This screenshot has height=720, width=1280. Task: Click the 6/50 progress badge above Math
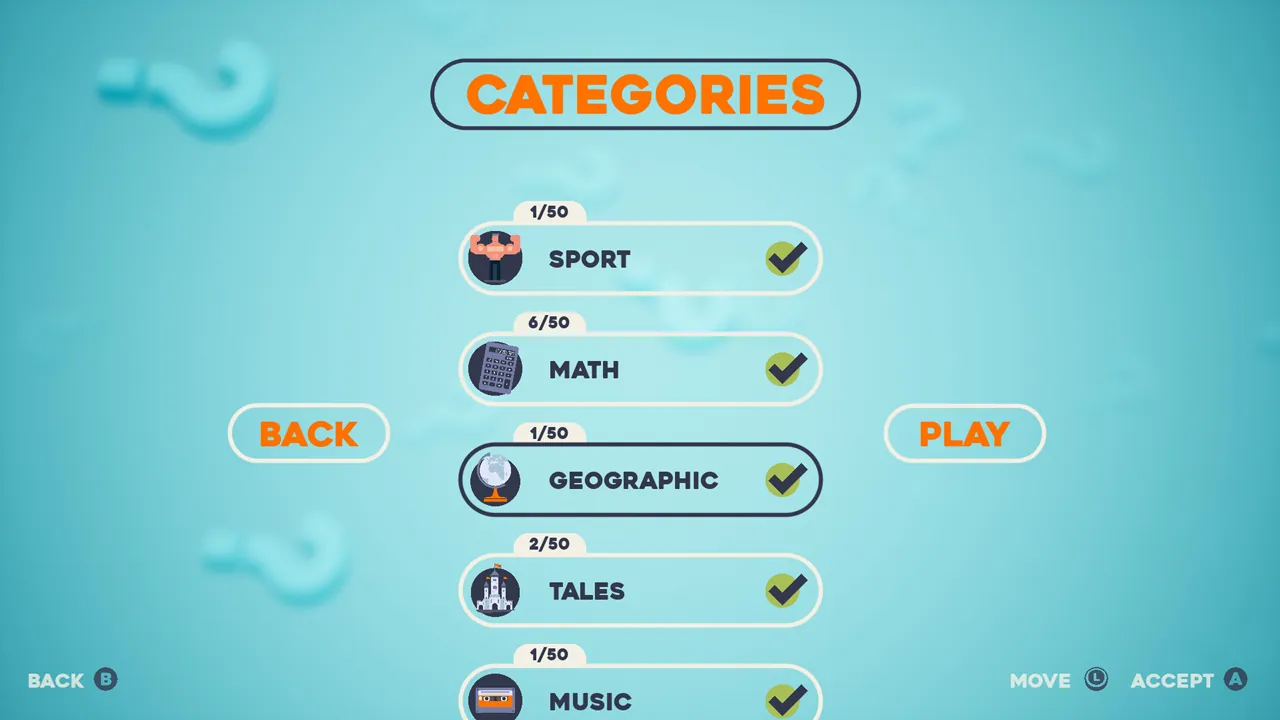point(549,322)
